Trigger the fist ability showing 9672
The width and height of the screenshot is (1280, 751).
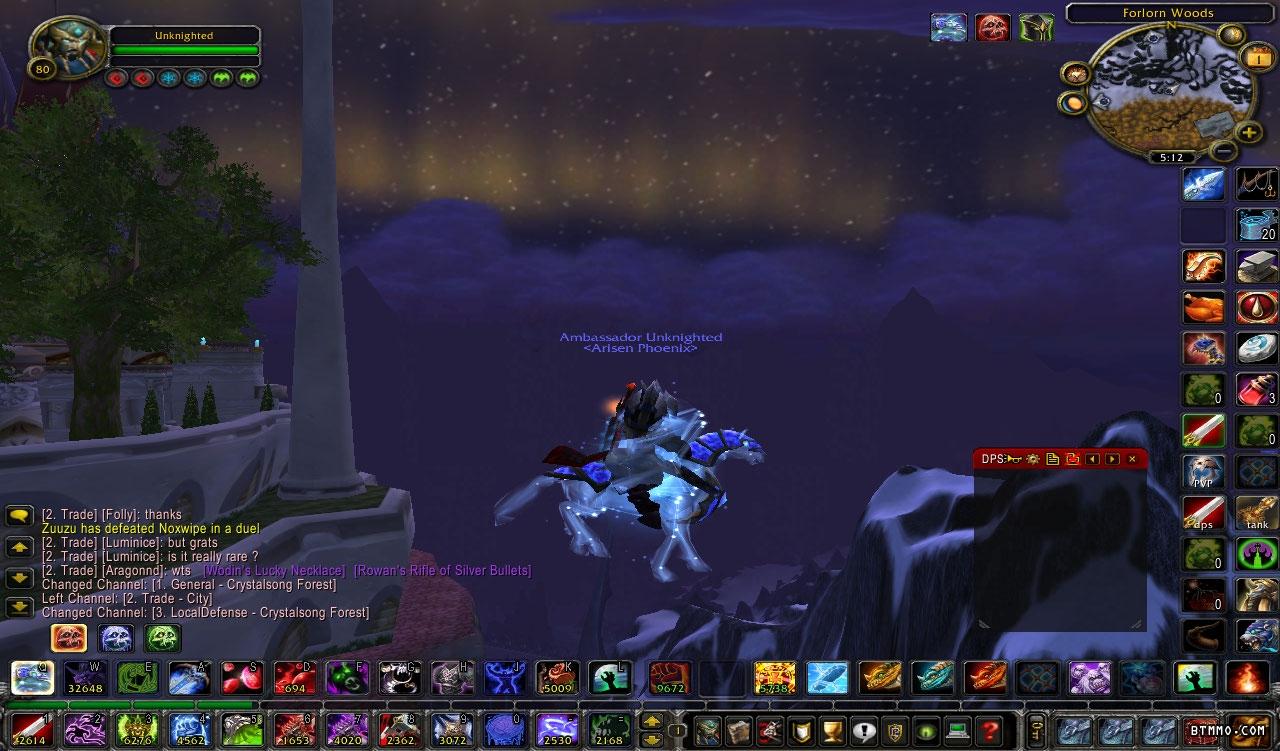[x=669, y=678]
